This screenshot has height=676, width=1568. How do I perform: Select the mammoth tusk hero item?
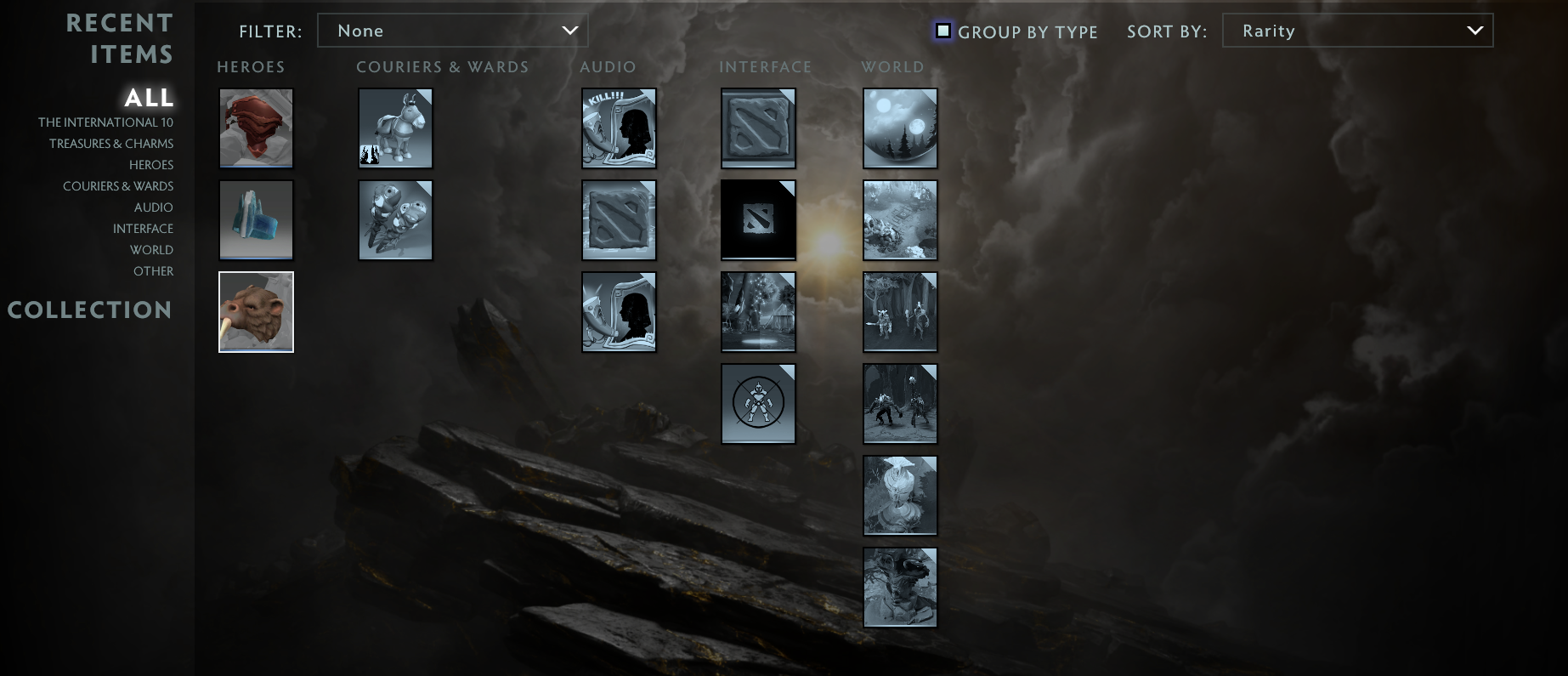point(256,311)
